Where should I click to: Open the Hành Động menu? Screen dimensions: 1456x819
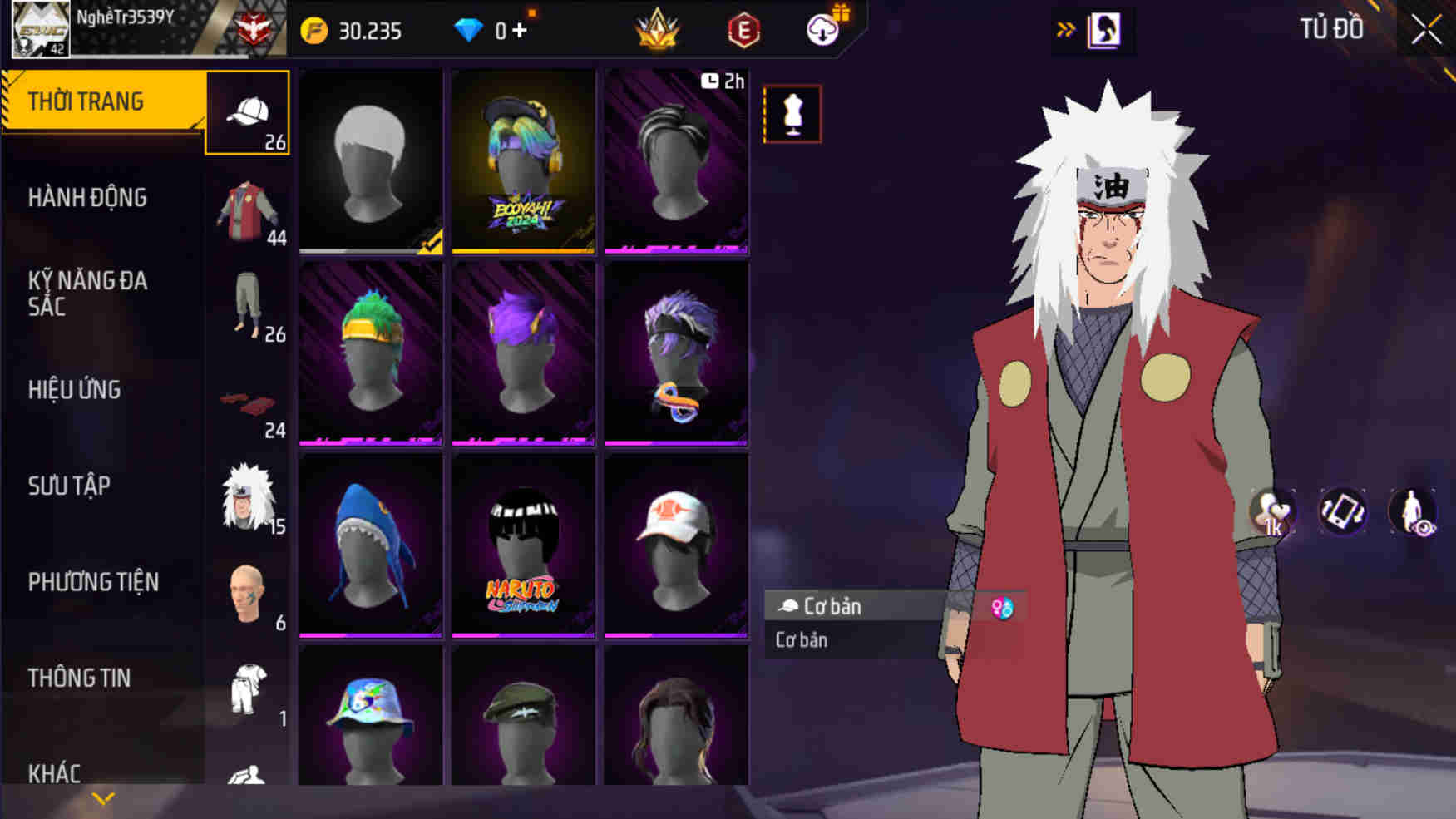pos(87,198)
